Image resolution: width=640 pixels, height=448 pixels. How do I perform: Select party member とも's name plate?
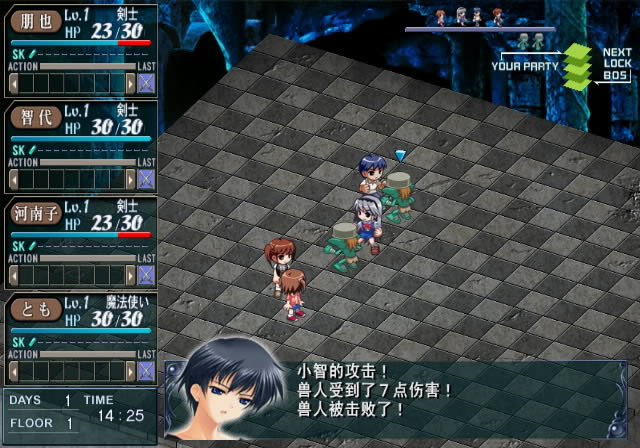point(36,308)
